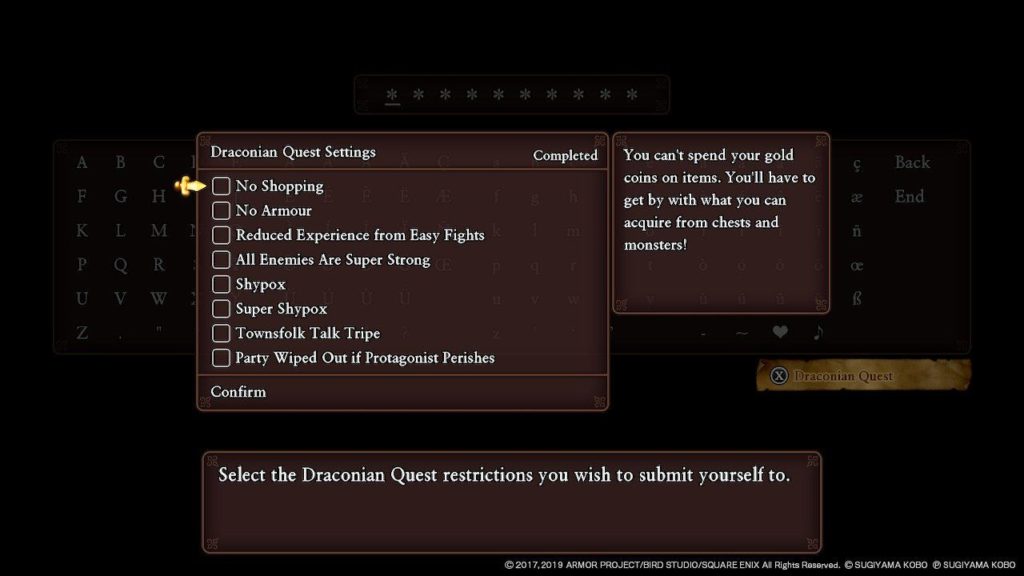Tick the No Shopping checkbox
This screenshot has height=576, width=1024.
pos(221,186)
